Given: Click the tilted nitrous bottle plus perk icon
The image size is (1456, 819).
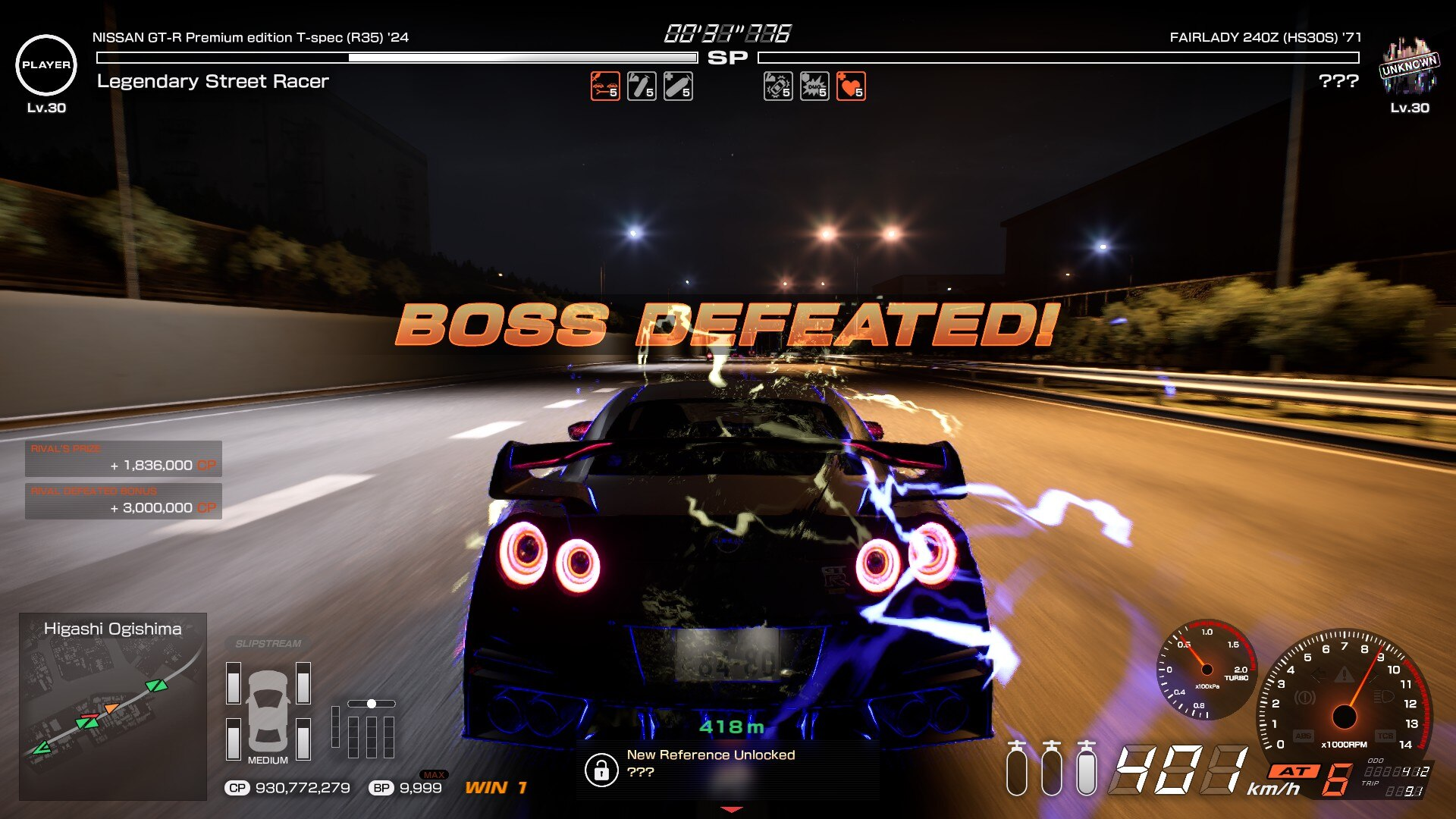Looking at the screenshot, I should pyautogui.click(x=678, y=86).
